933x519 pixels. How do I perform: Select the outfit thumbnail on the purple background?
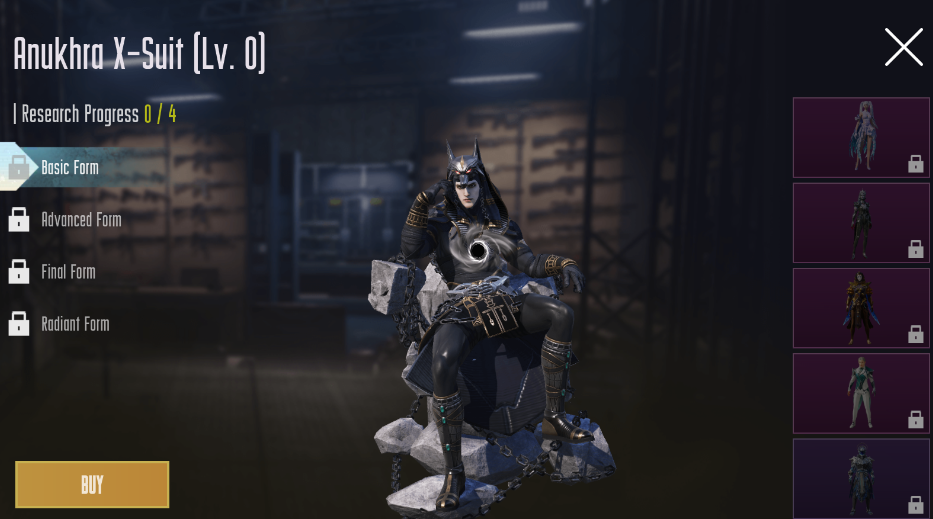click(x=860, y=478)
